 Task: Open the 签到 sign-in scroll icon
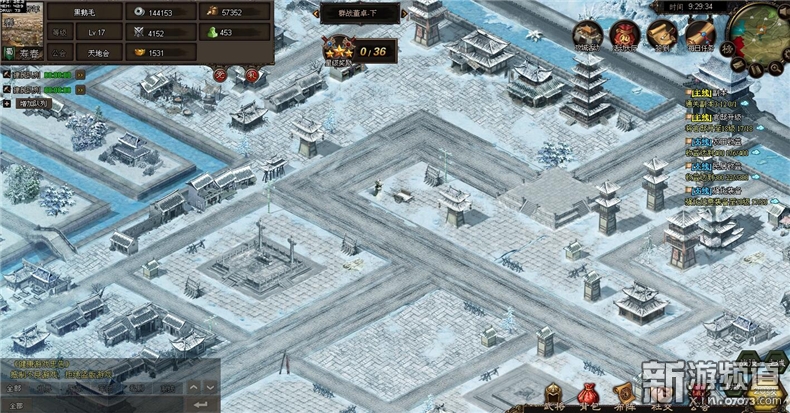(x=661, y=35)
